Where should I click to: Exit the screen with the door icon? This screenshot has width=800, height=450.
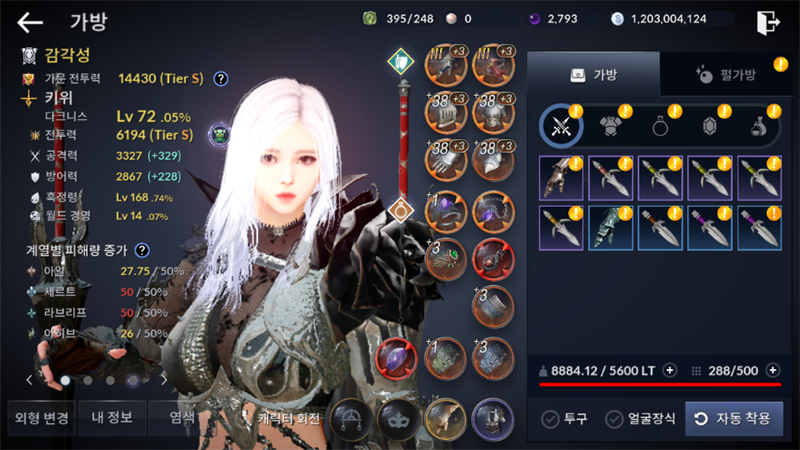768,21
